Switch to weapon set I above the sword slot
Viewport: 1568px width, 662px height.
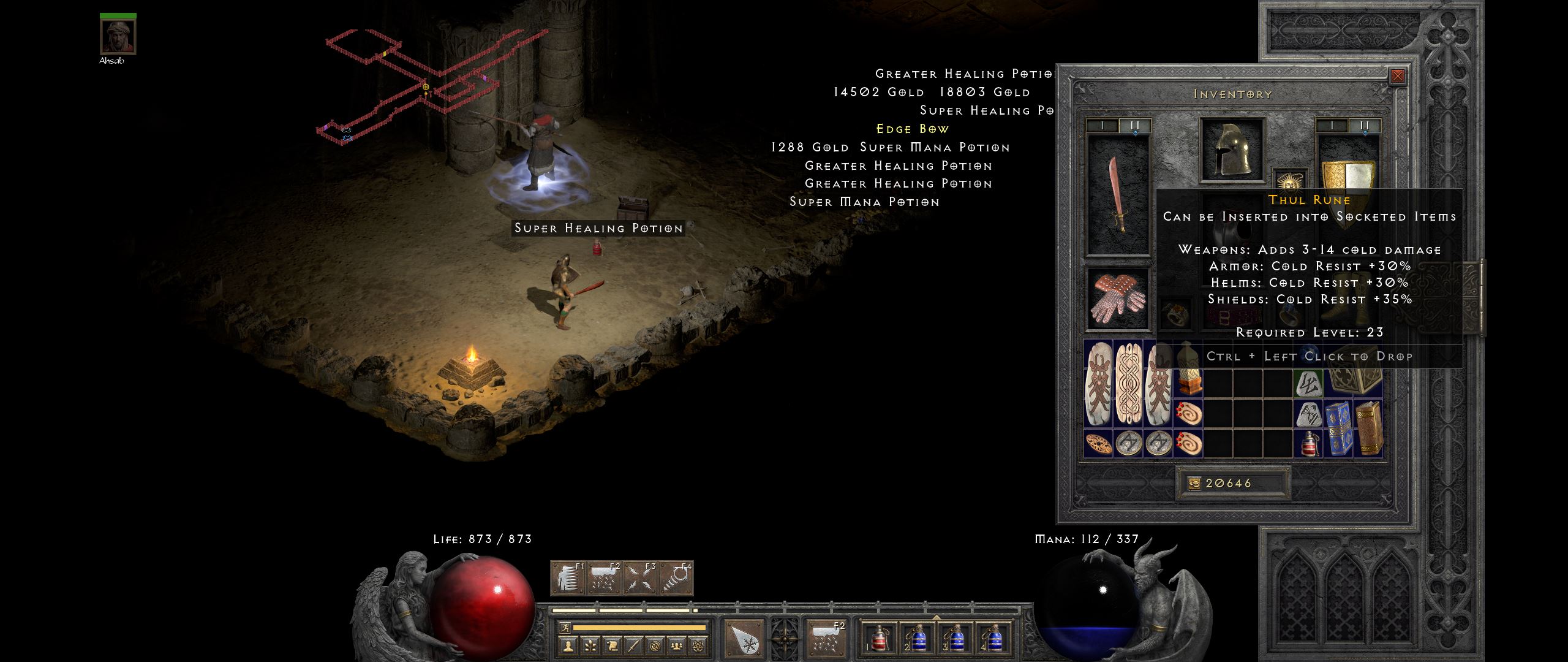click(1102, 126)
